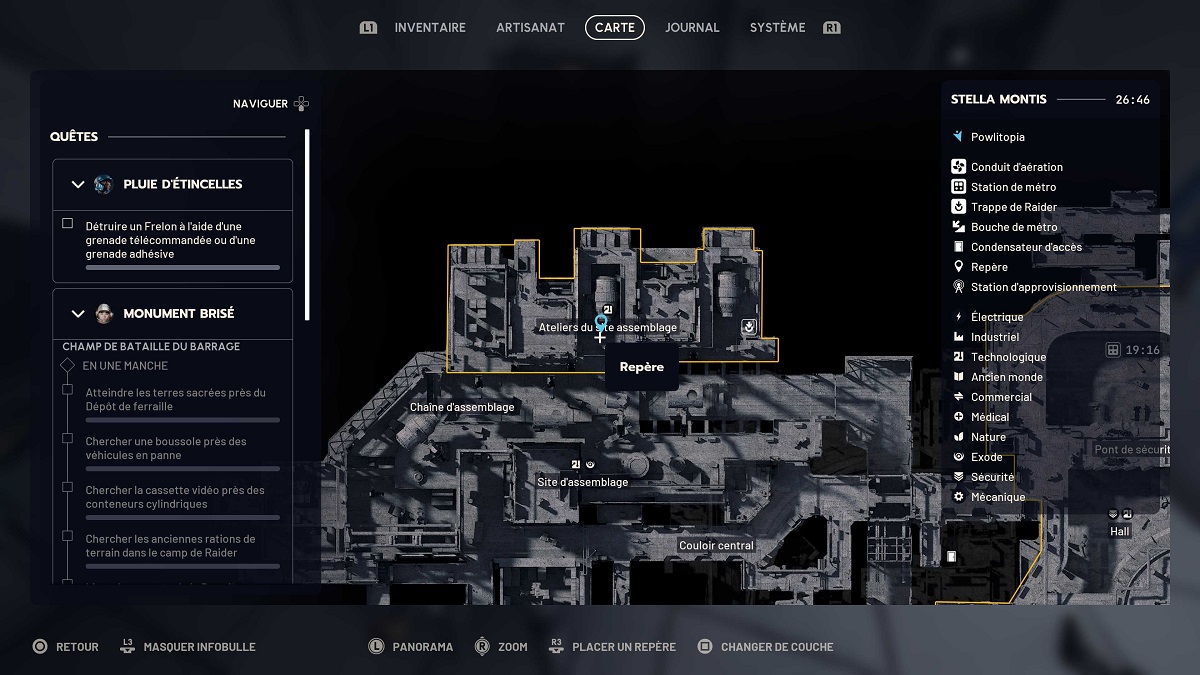
Task: Select the Médical loot category
Action: coord(989,417)
